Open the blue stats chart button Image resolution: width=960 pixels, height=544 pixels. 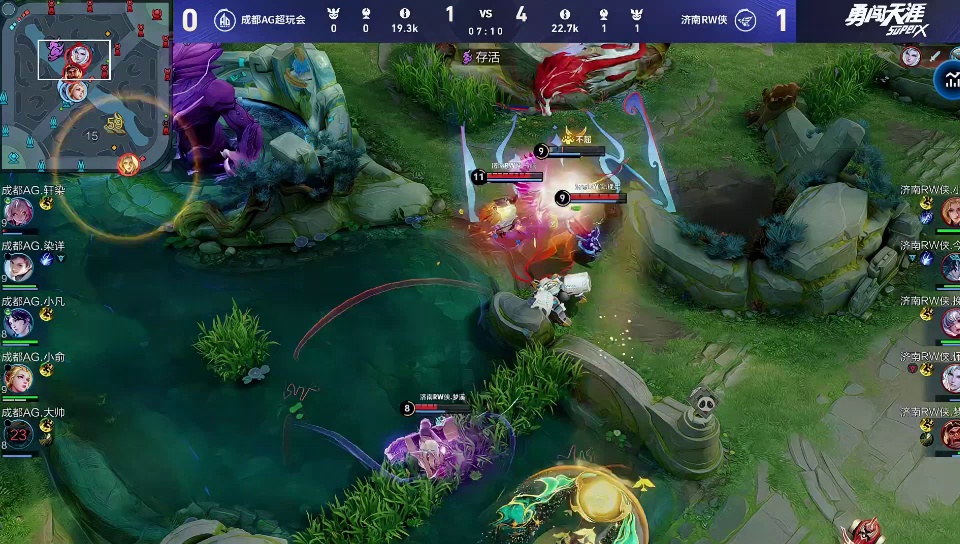946,80
